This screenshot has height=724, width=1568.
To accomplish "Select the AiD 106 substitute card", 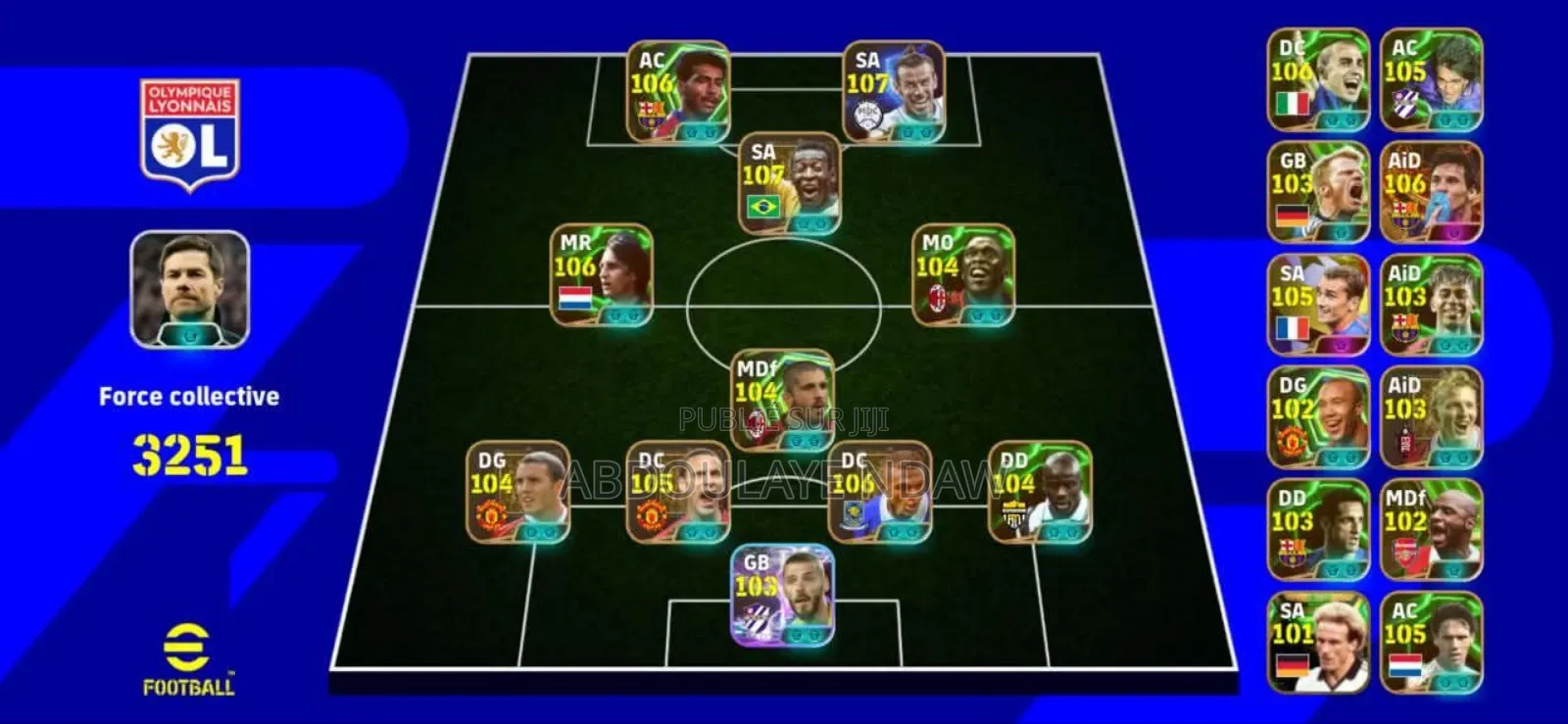I will pyautogui.click(x=1426, y=191).
